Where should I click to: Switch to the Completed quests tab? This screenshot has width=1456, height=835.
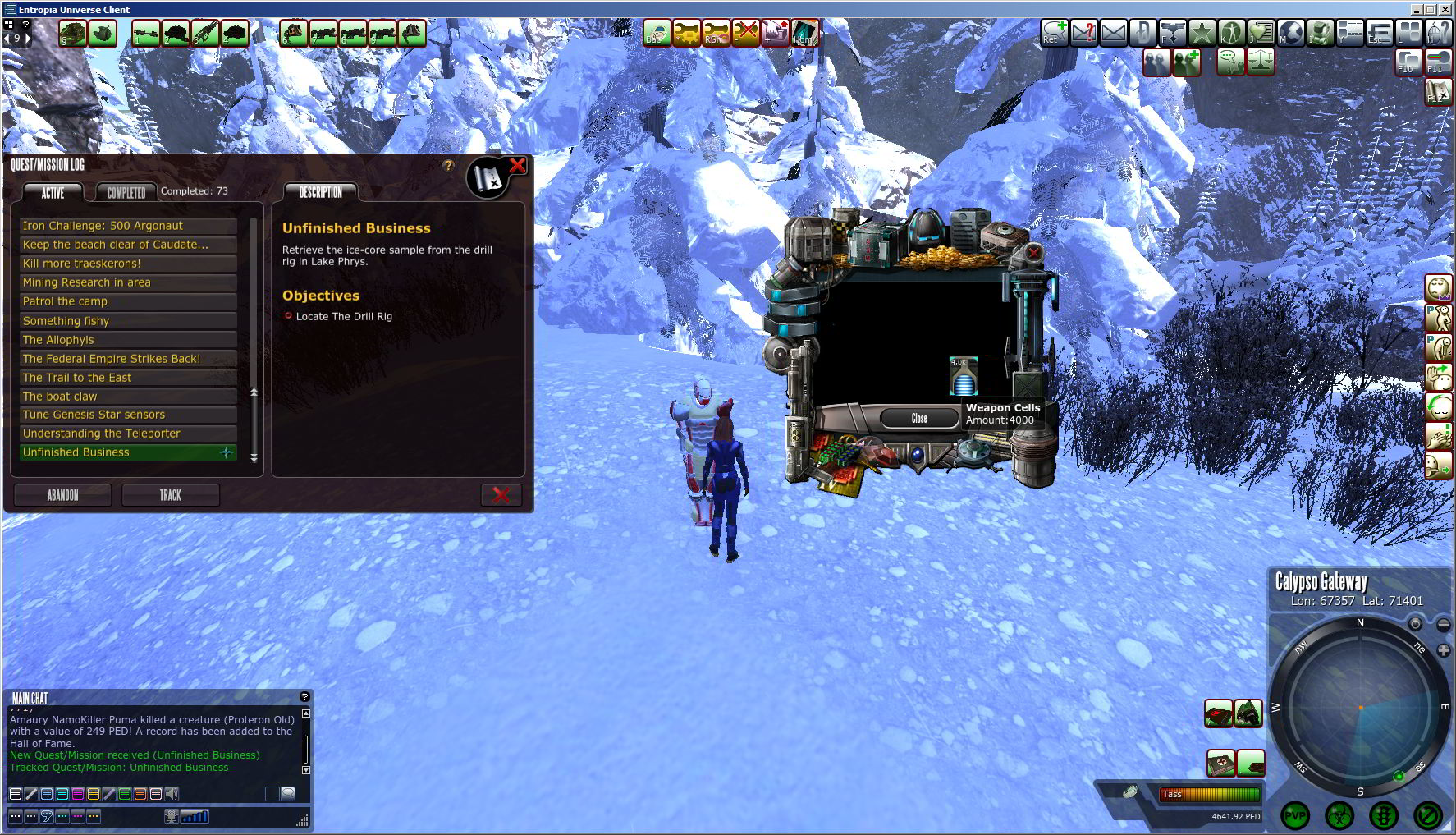(x=126, y=192)
